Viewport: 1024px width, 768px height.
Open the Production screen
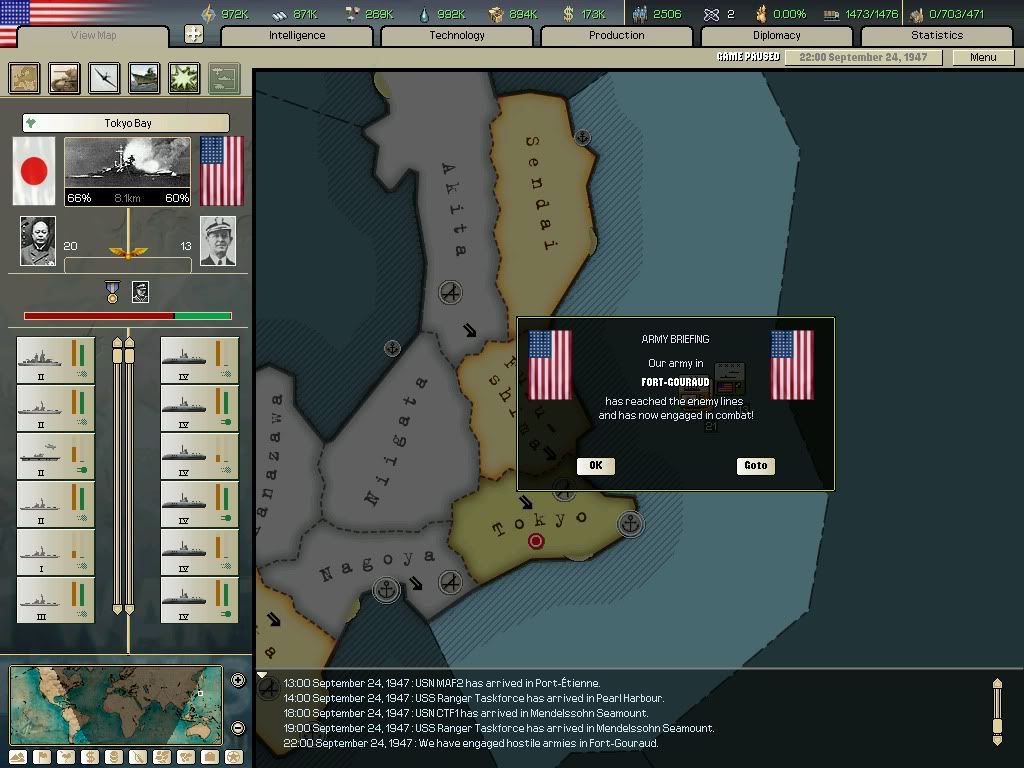pyautogui.click(x=617, y=36)
